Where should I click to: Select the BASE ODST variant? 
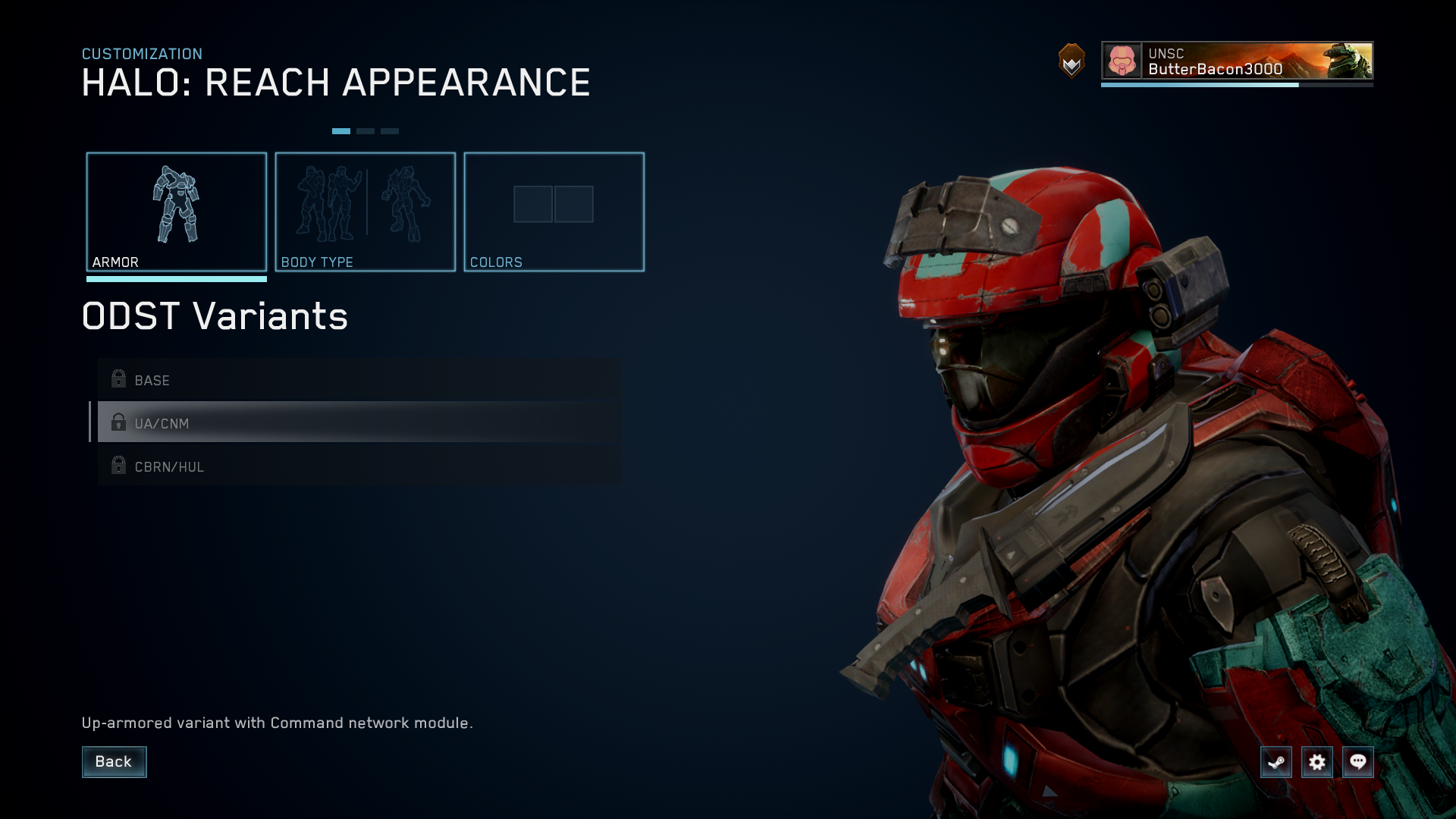[x=303, y=379]
